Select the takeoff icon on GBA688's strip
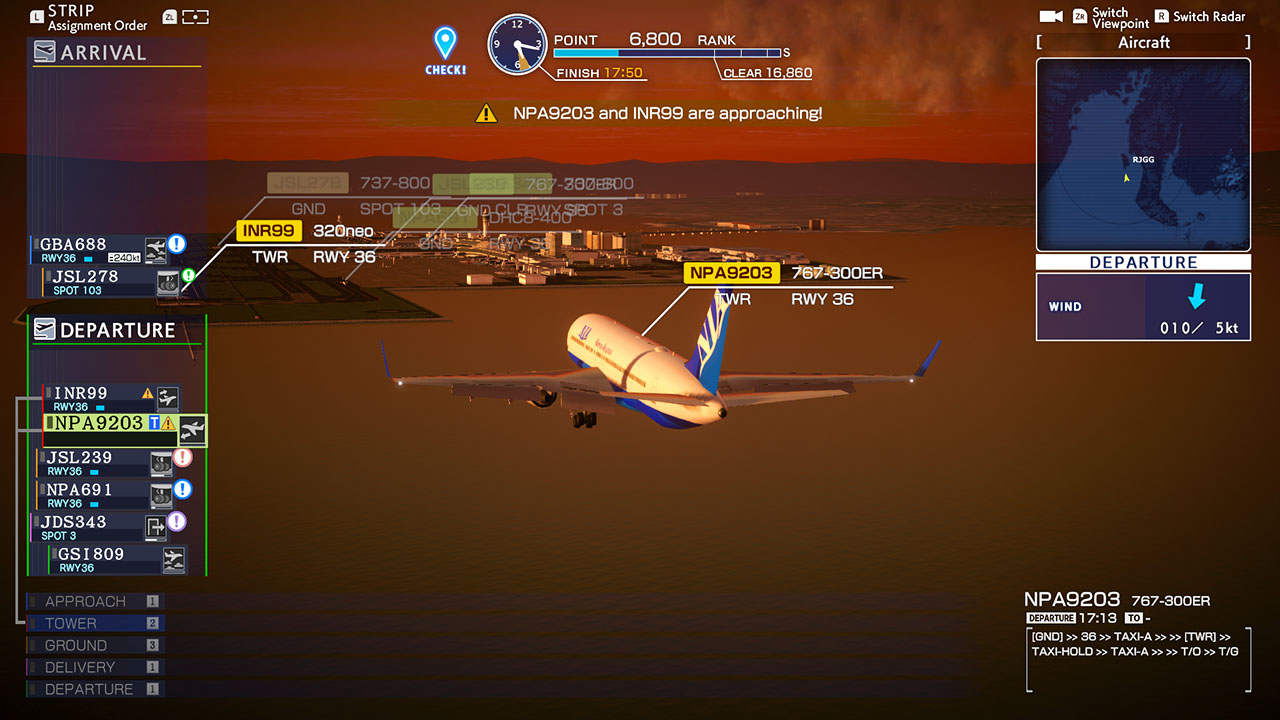Image resolution: width=1280 pixels, height=720 pixels. tap(156, 250)
